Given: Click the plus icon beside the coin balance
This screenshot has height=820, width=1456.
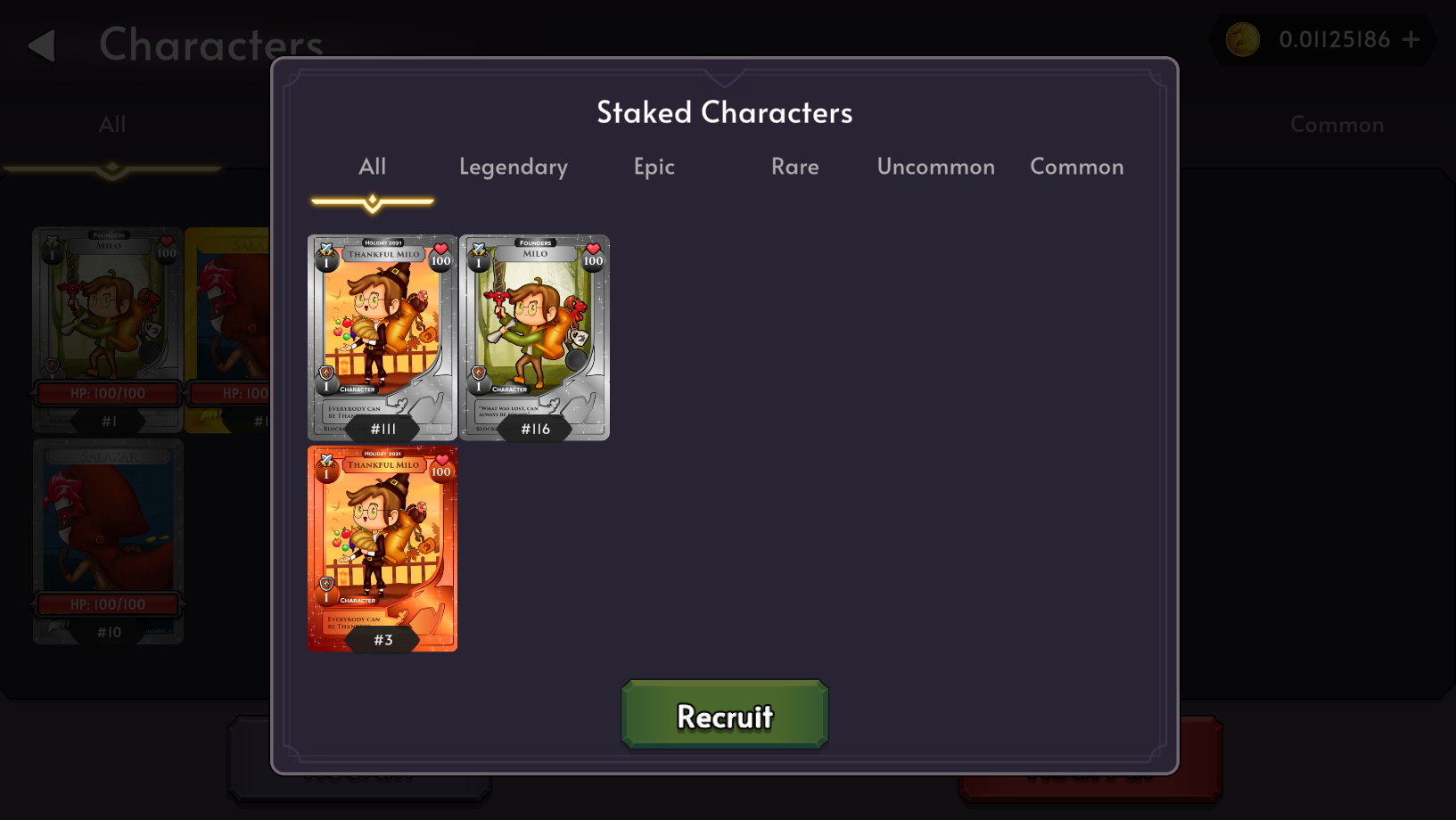Looking at the screenshot, I should pos(1411,38).
